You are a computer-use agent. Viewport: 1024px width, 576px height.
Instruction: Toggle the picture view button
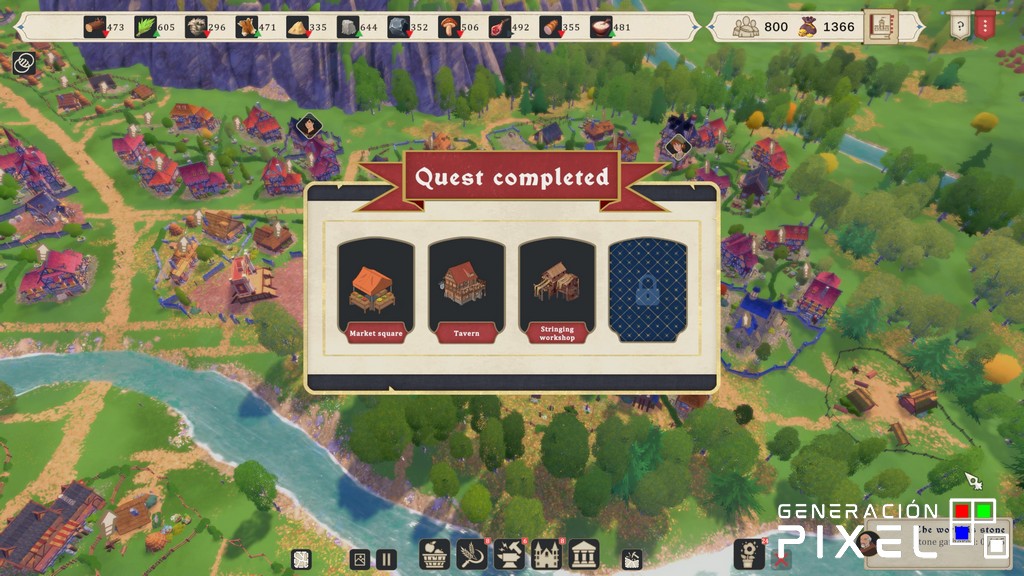(x=359, y=560)
